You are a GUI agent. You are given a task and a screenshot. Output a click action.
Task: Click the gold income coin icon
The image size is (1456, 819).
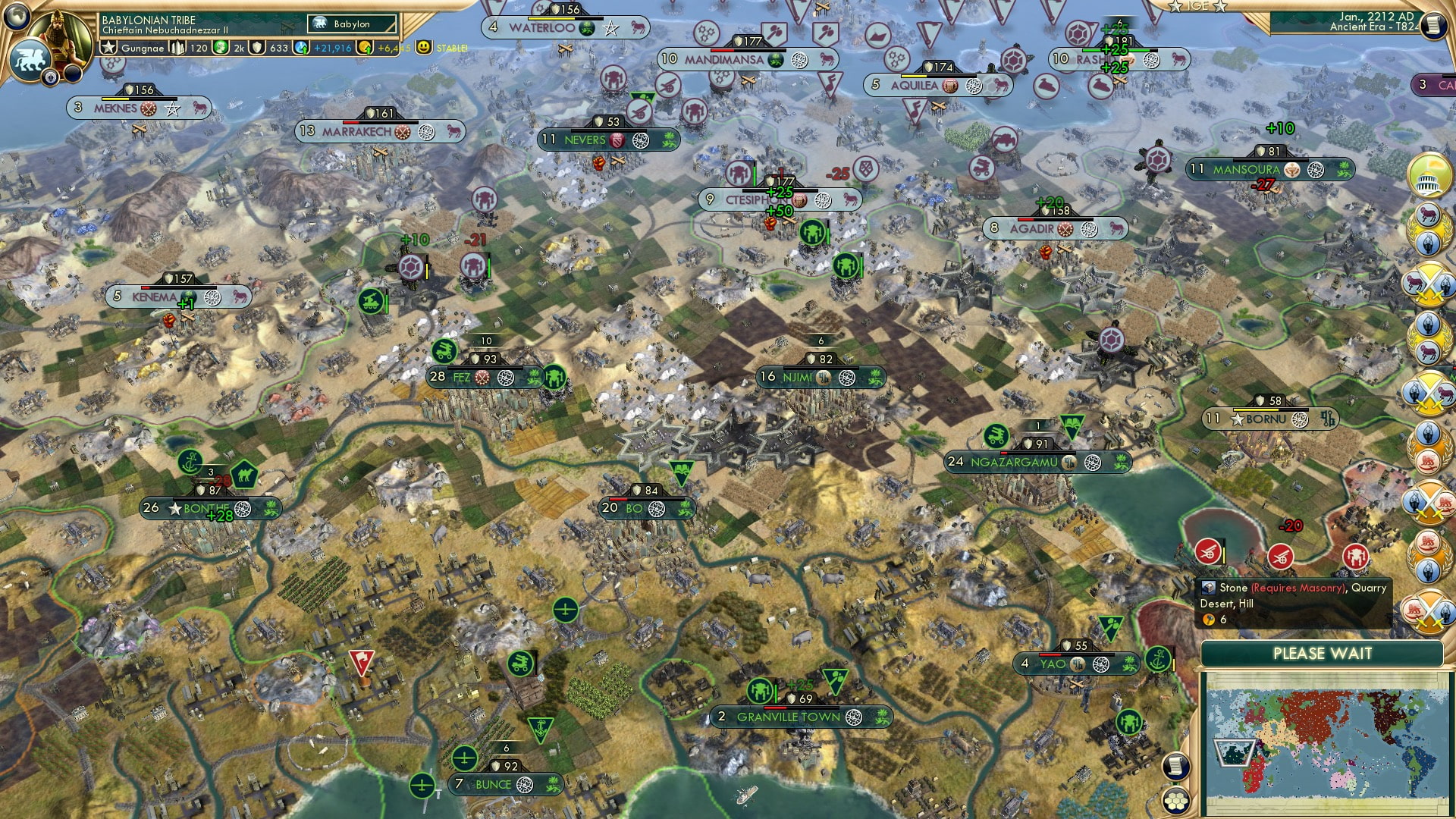366,48
